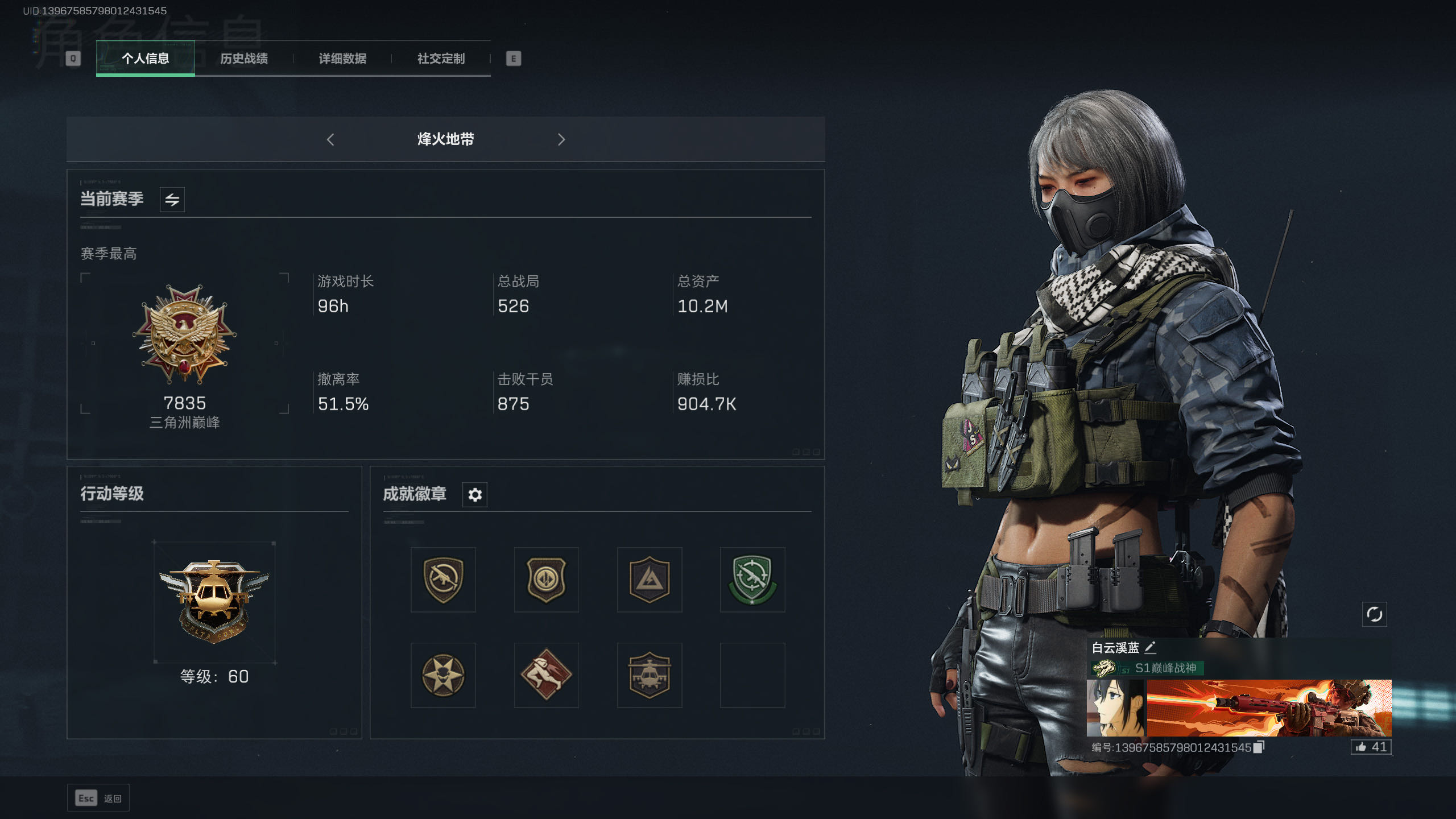Select the star emblem achievement badge

443,675
